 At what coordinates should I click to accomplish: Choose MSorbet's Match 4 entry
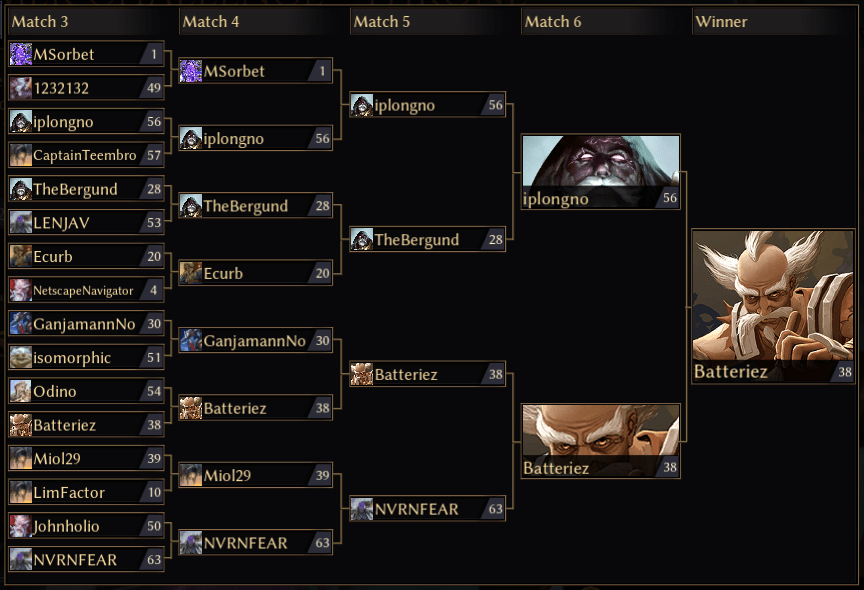point(255,71)
